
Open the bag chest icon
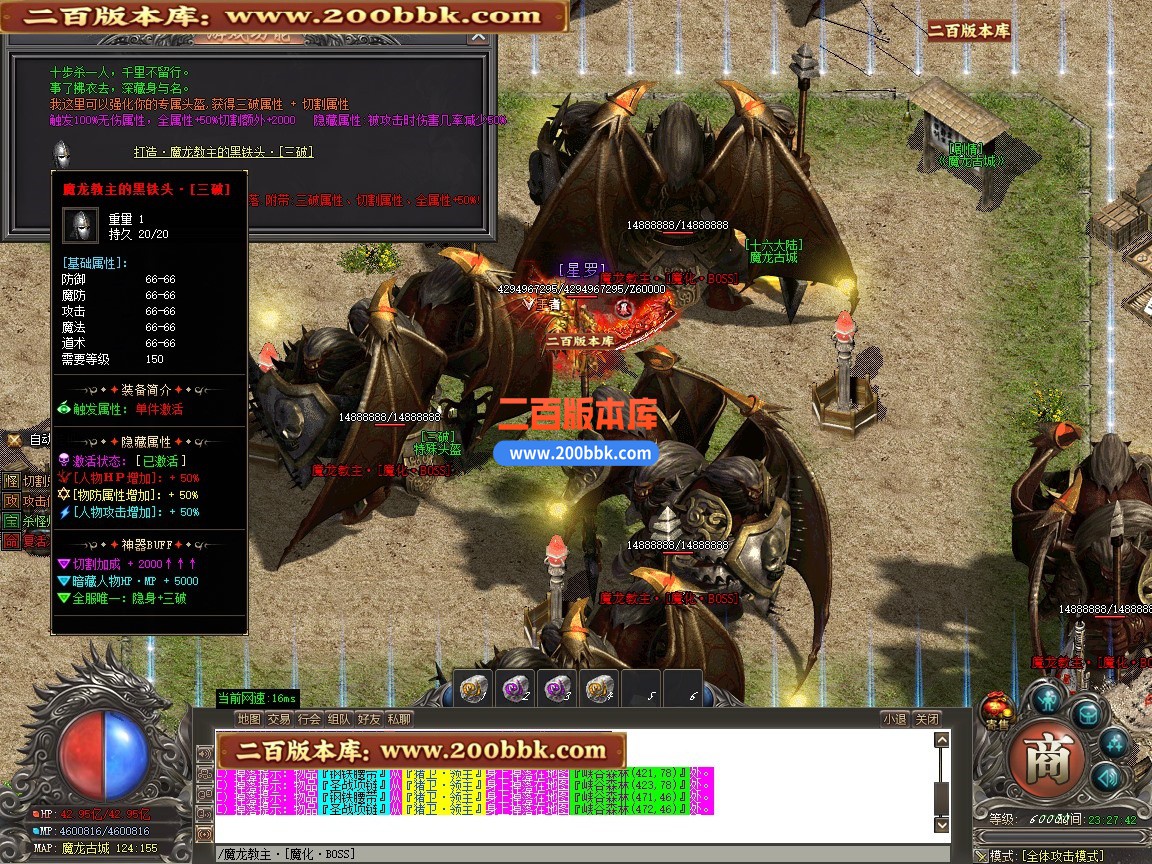click(x=1087, y=712)
